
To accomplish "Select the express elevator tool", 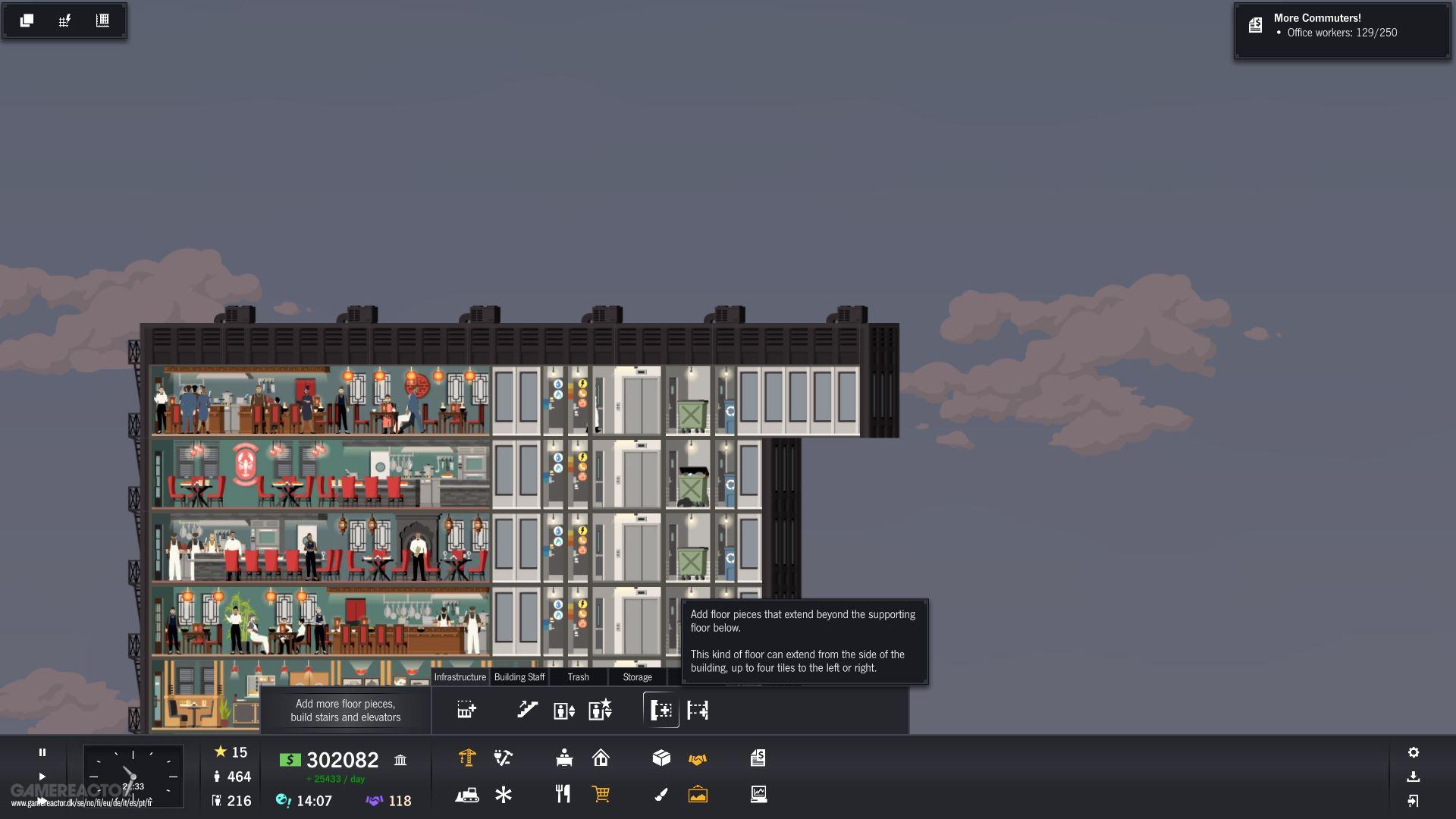I will click(x=600, y=711).
